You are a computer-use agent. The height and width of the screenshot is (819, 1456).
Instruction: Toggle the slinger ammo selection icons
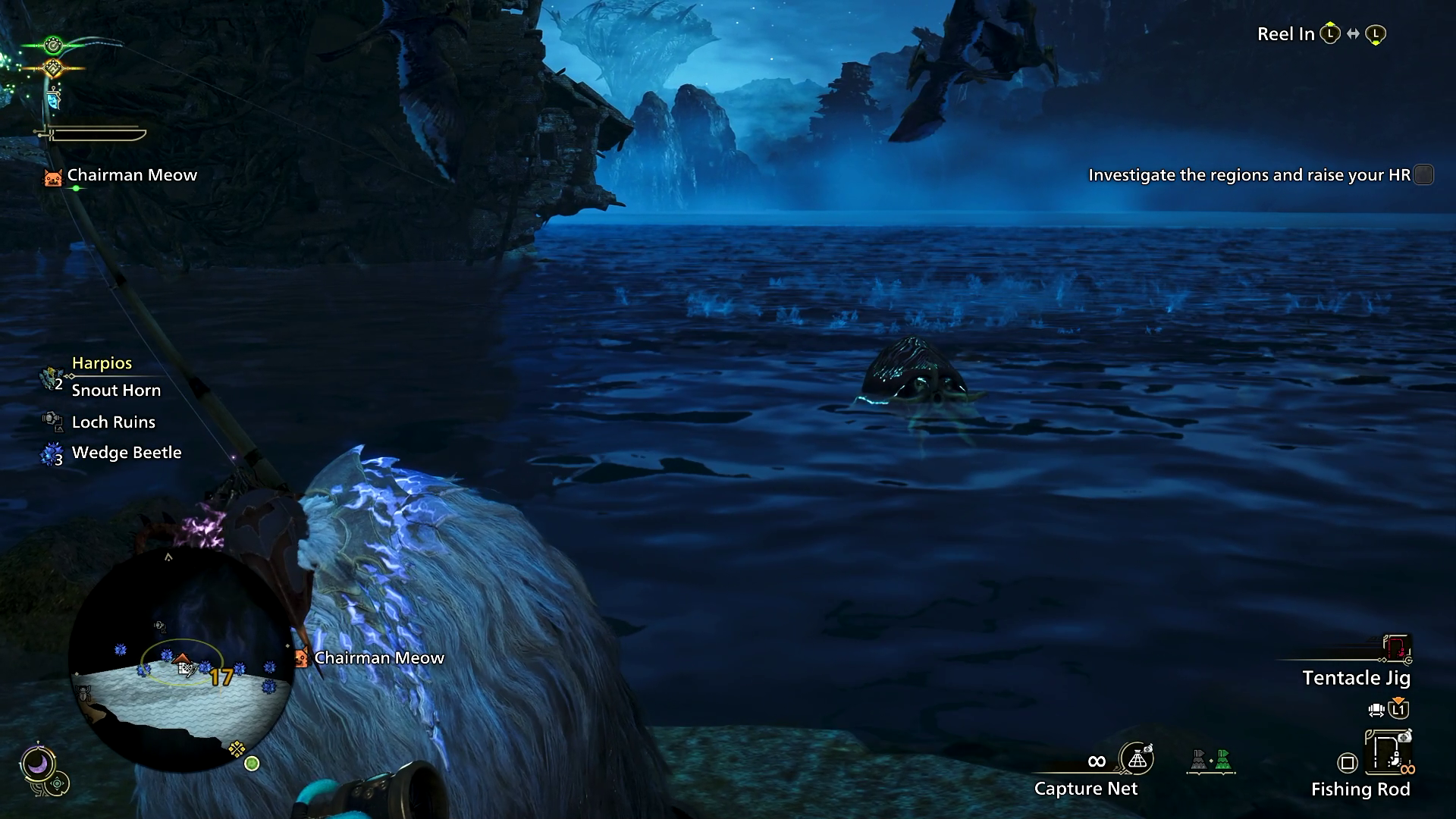[1211, 761]
